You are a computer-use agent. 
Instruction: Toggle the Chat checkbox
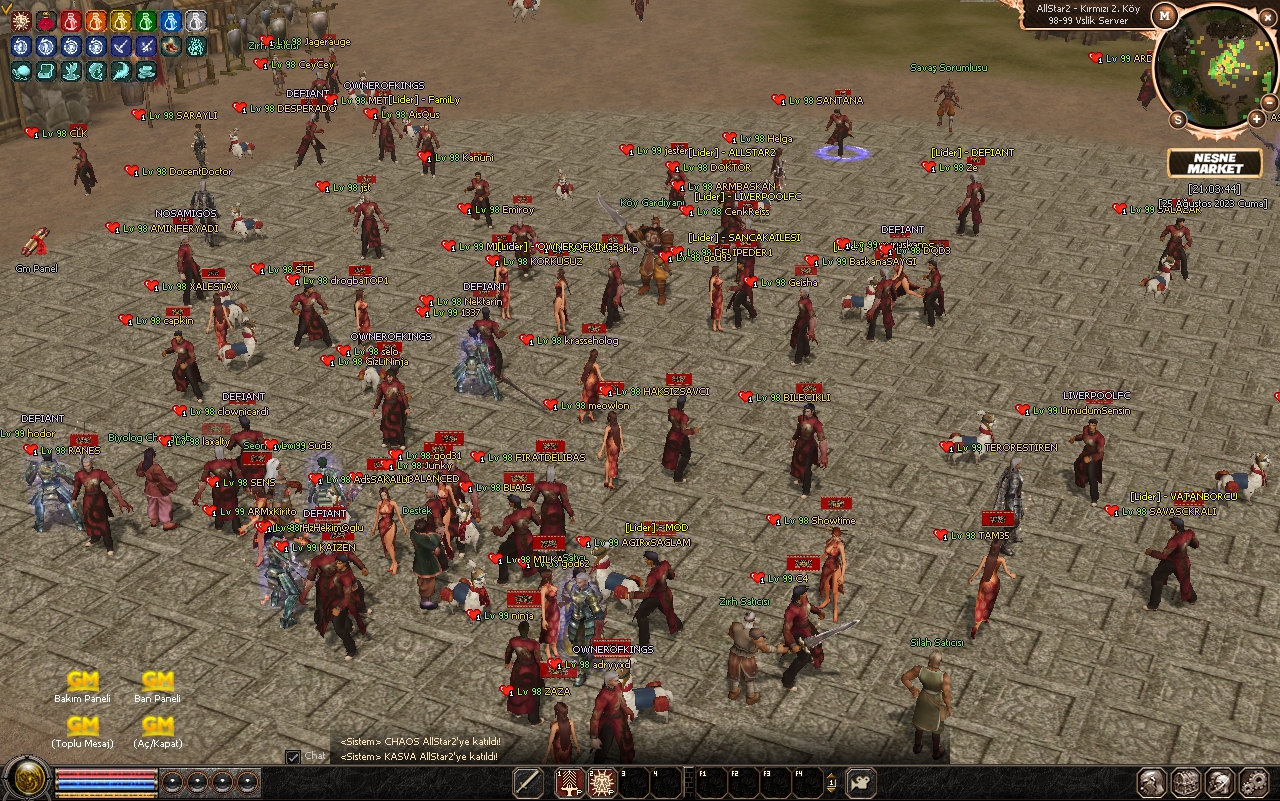click(293, 757)
